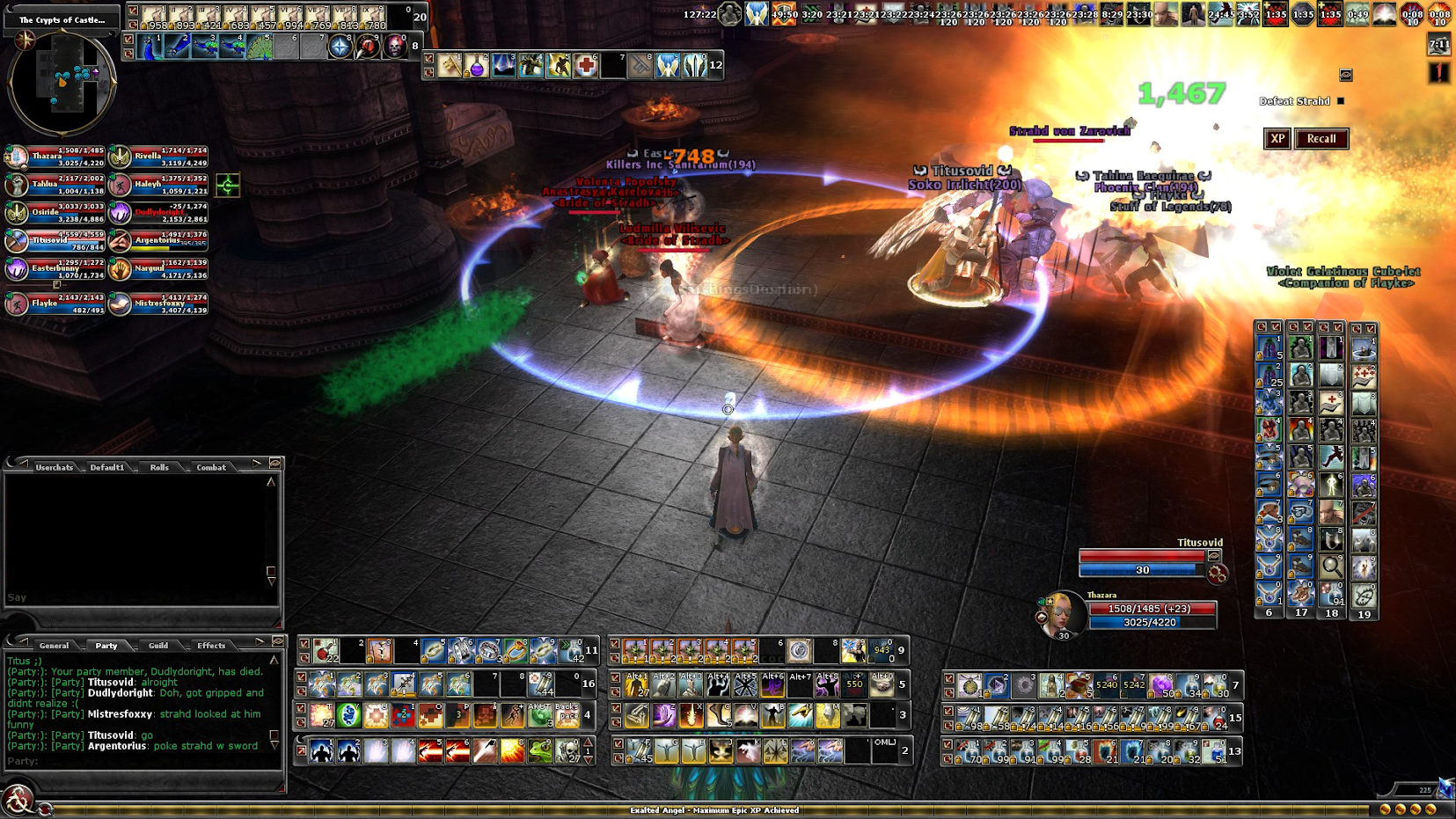Screen dimensions: 1456x819
Task: Use the purple potion flask hotbar slot
Action: [x=477, y=66]
